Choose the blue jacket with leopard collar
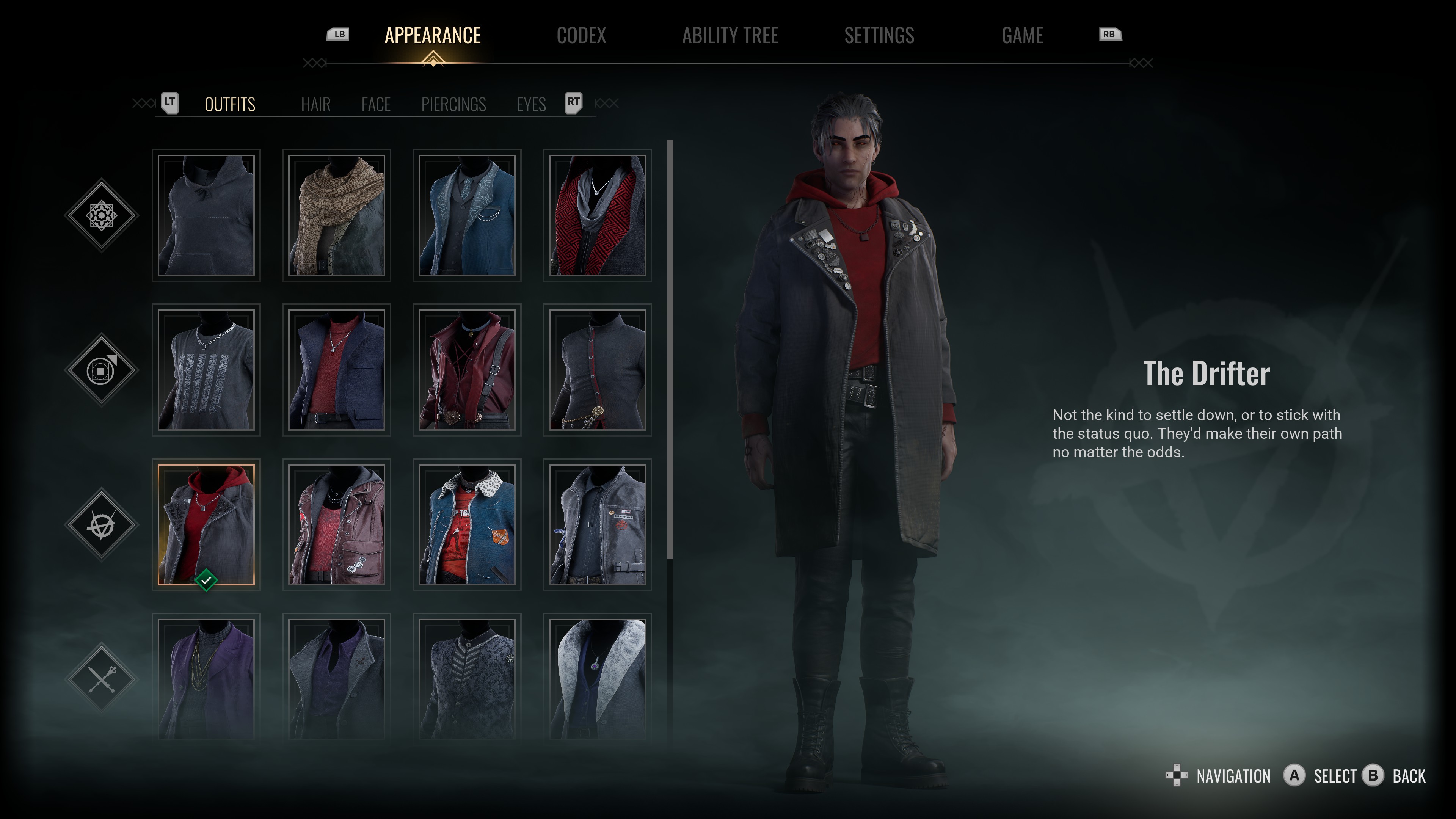1456x819 pixels. [x=467, y=524]
